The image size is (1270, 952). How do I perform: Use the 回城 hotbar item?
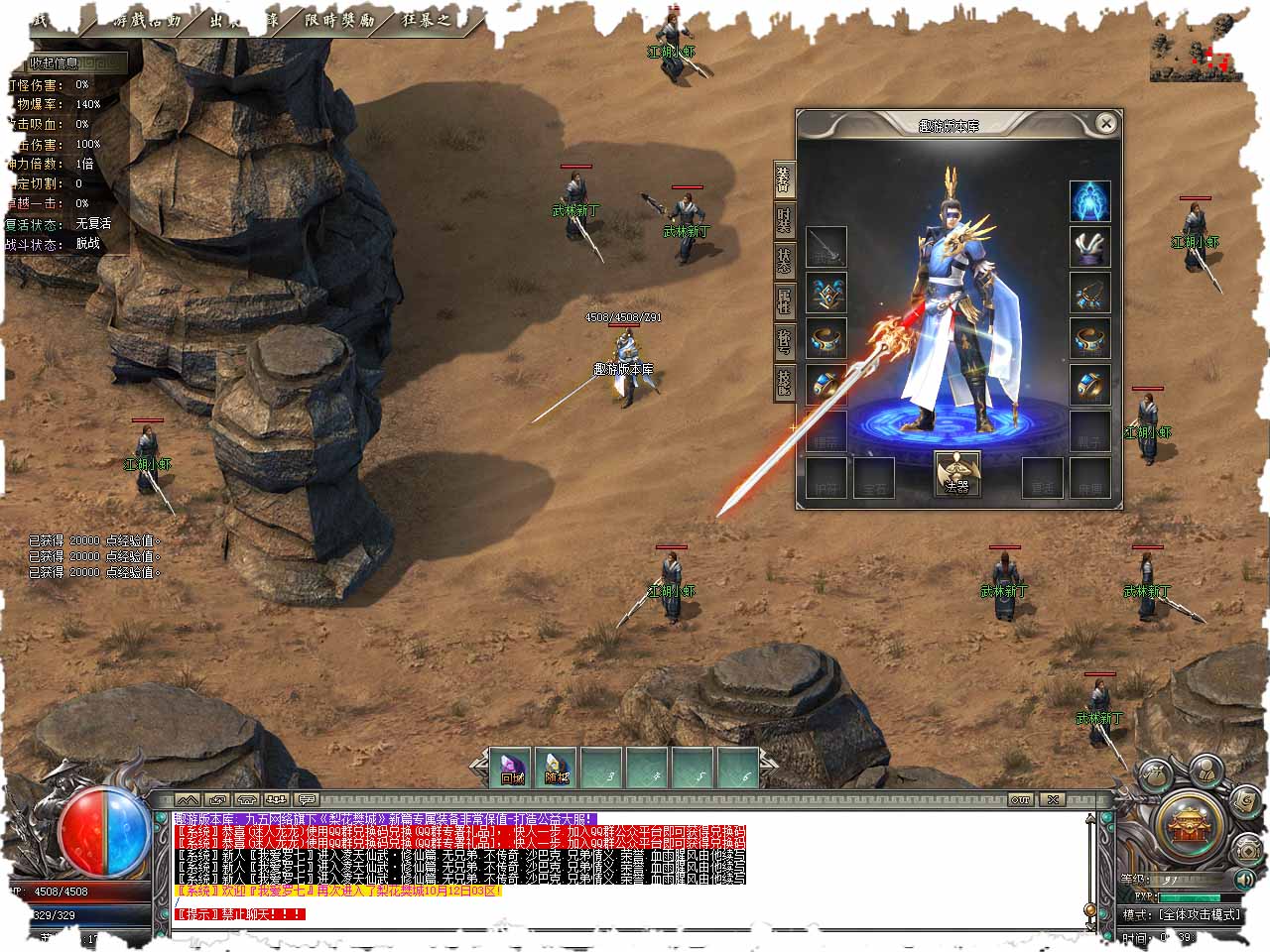coord(512,768)
